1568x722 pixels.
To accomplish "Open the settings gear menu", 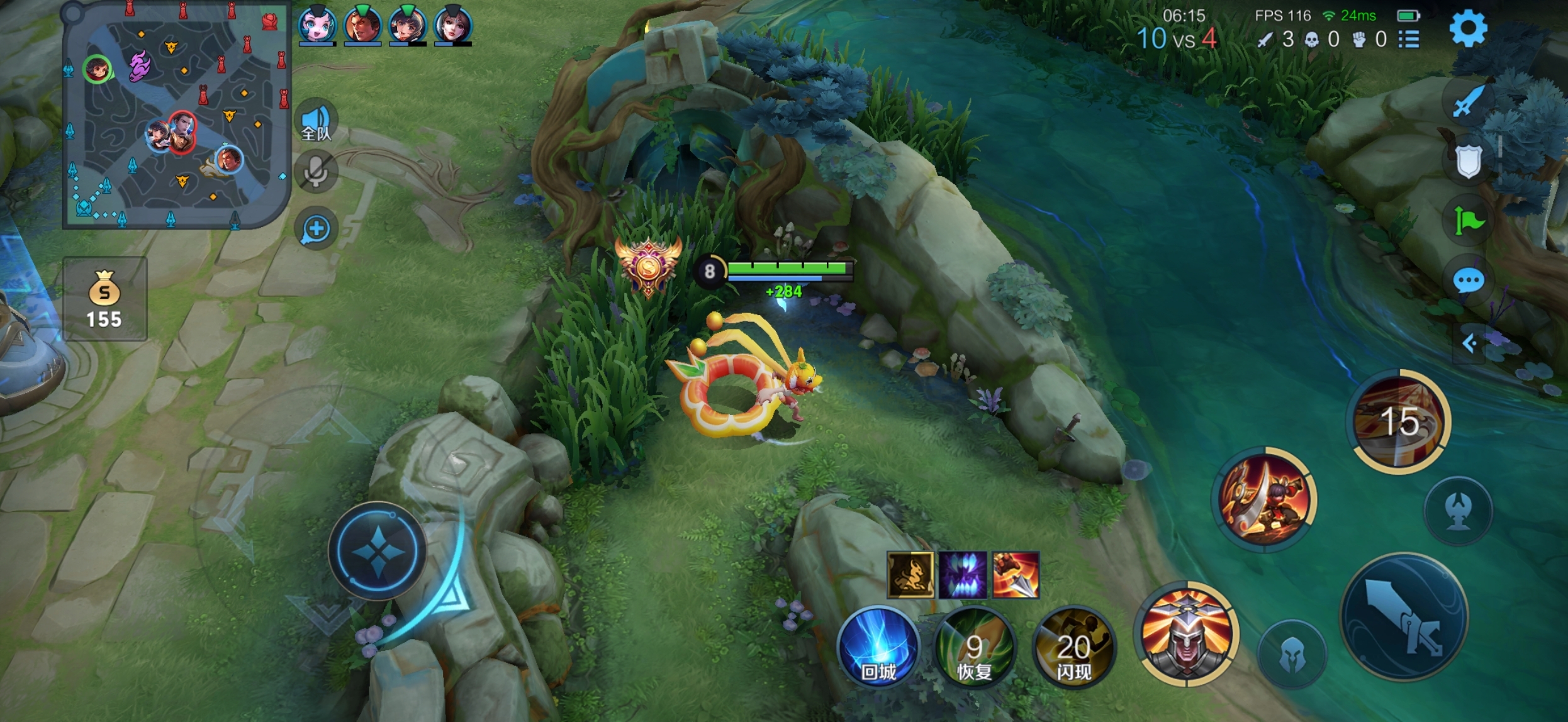I will tap(1468, 28).
